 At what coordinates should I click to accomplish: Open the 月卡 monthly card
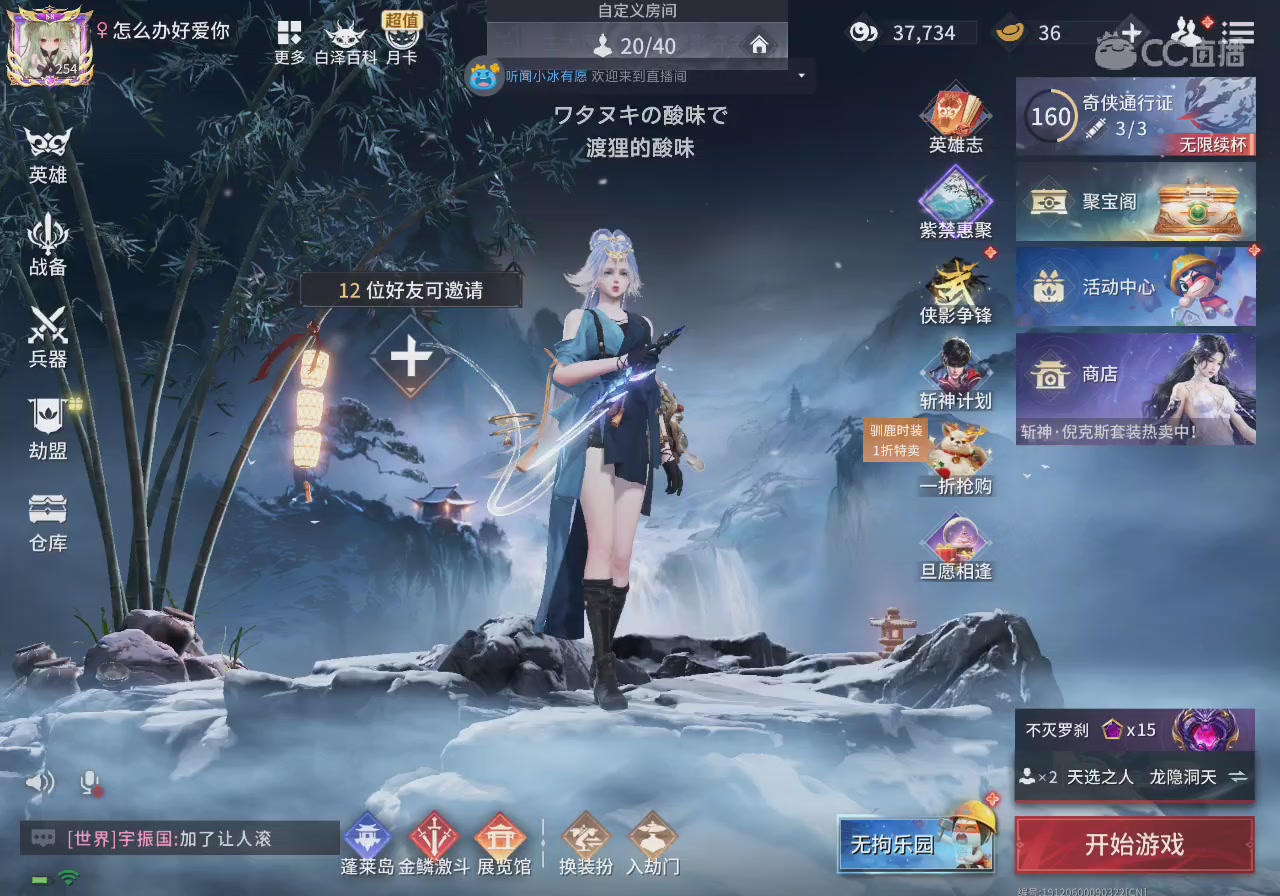coord(404,38)
